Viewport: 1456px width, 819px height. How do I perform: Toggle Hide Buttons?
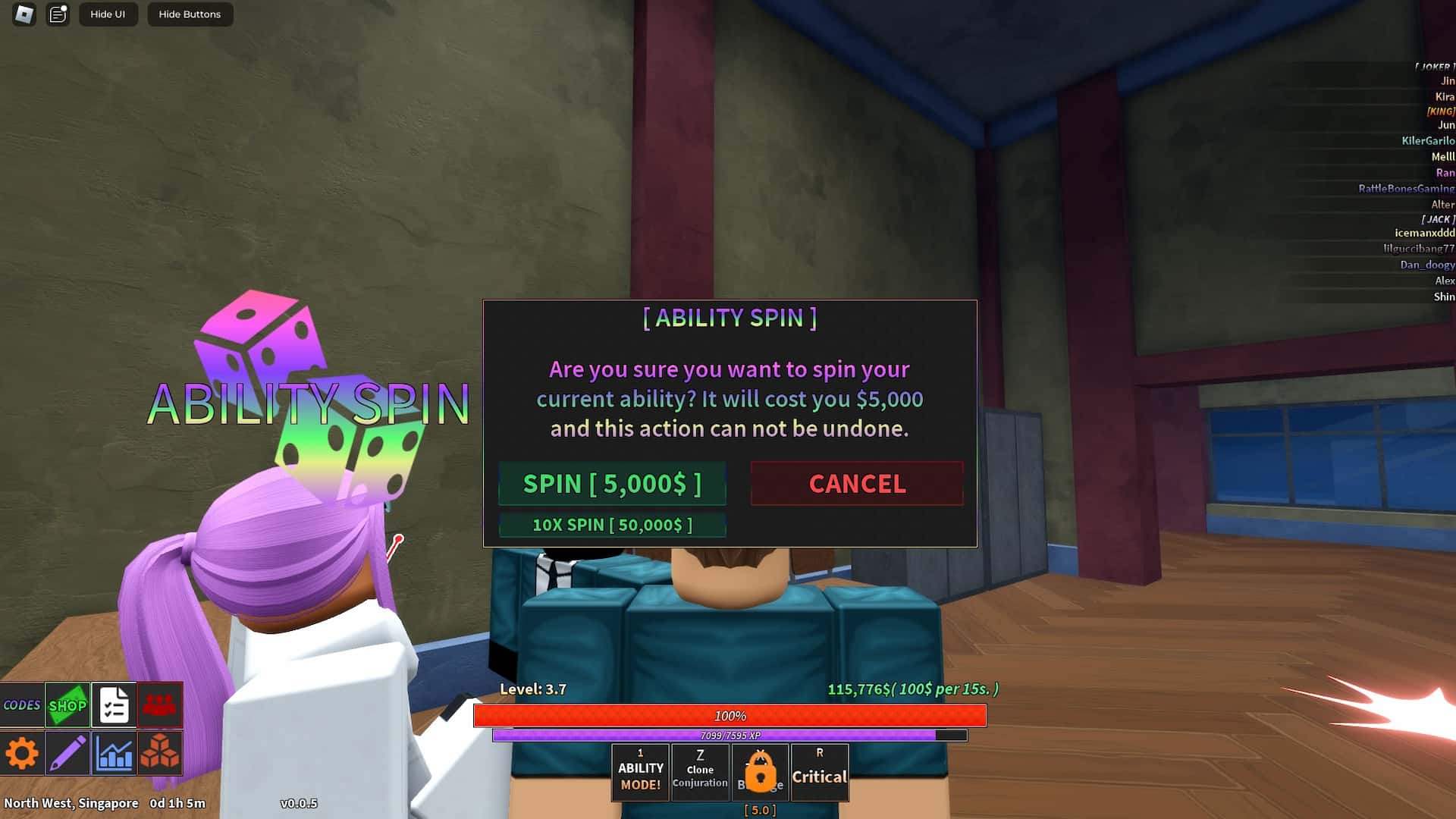click(189, 14)
